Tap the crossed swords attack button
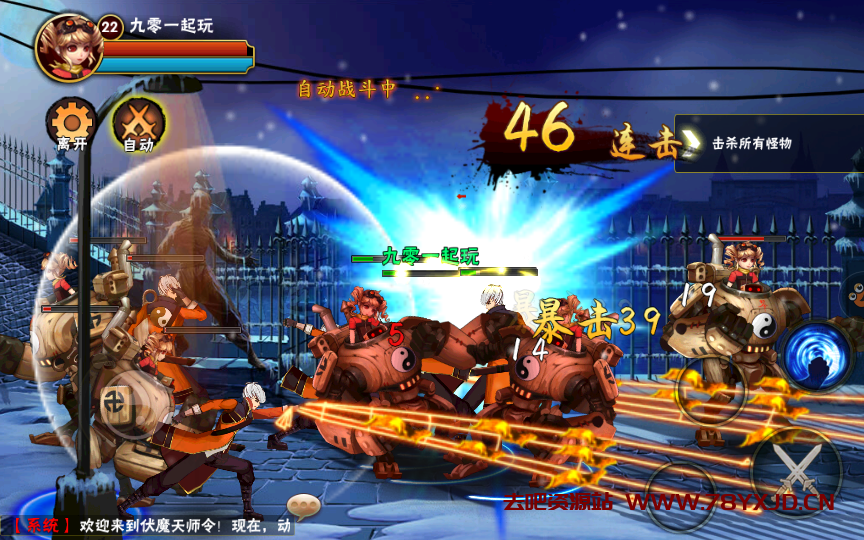The width and height of the screenshot is (864, 540). click(796, 472)
